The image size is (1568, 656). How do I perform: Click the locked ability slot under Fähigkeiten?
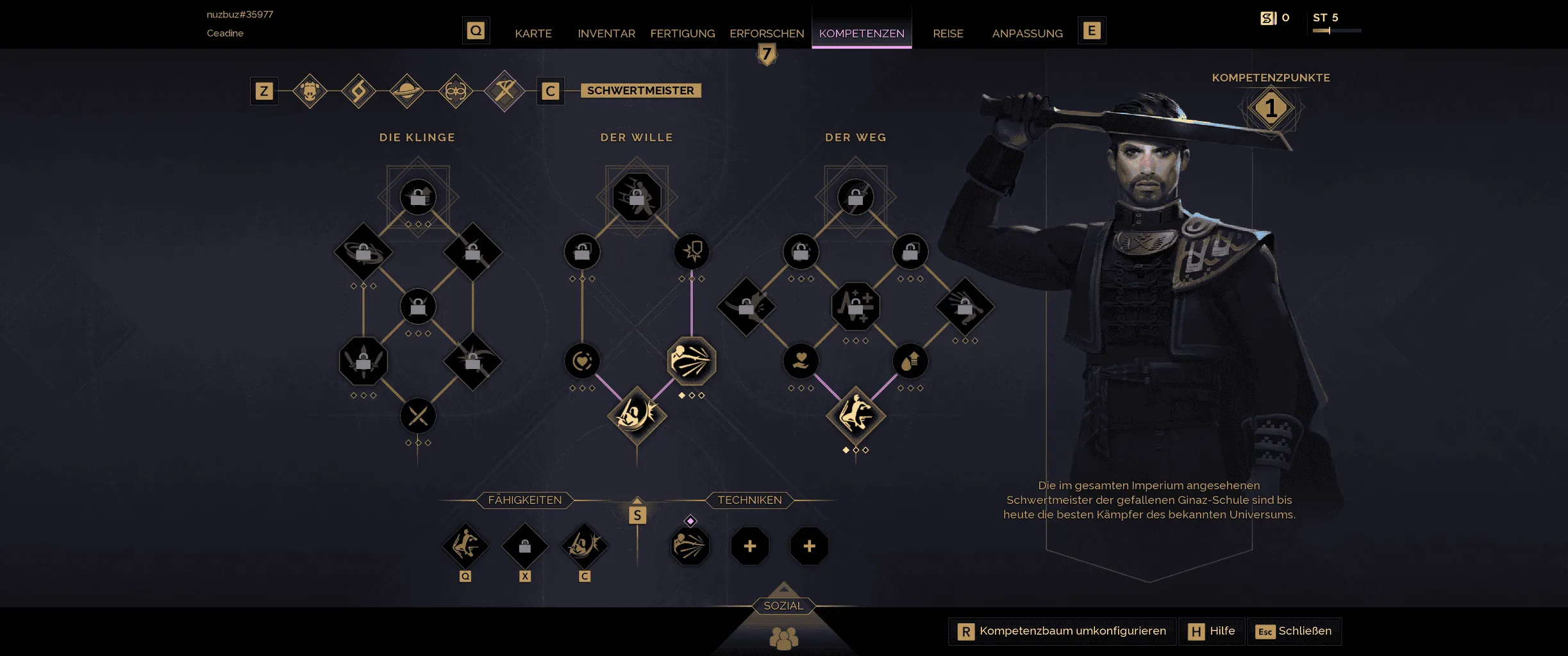tap(524, 546)
